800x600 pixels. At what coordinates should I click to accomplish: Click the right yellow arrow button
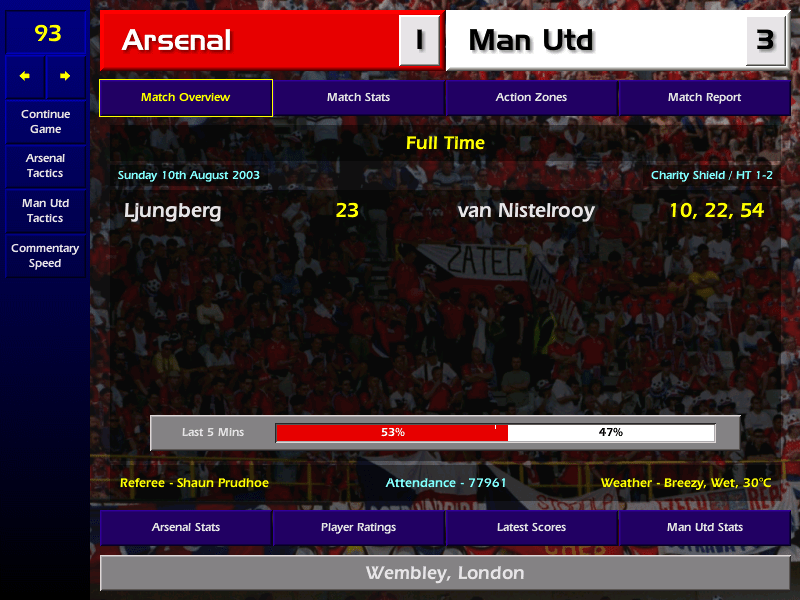(65, 76)
